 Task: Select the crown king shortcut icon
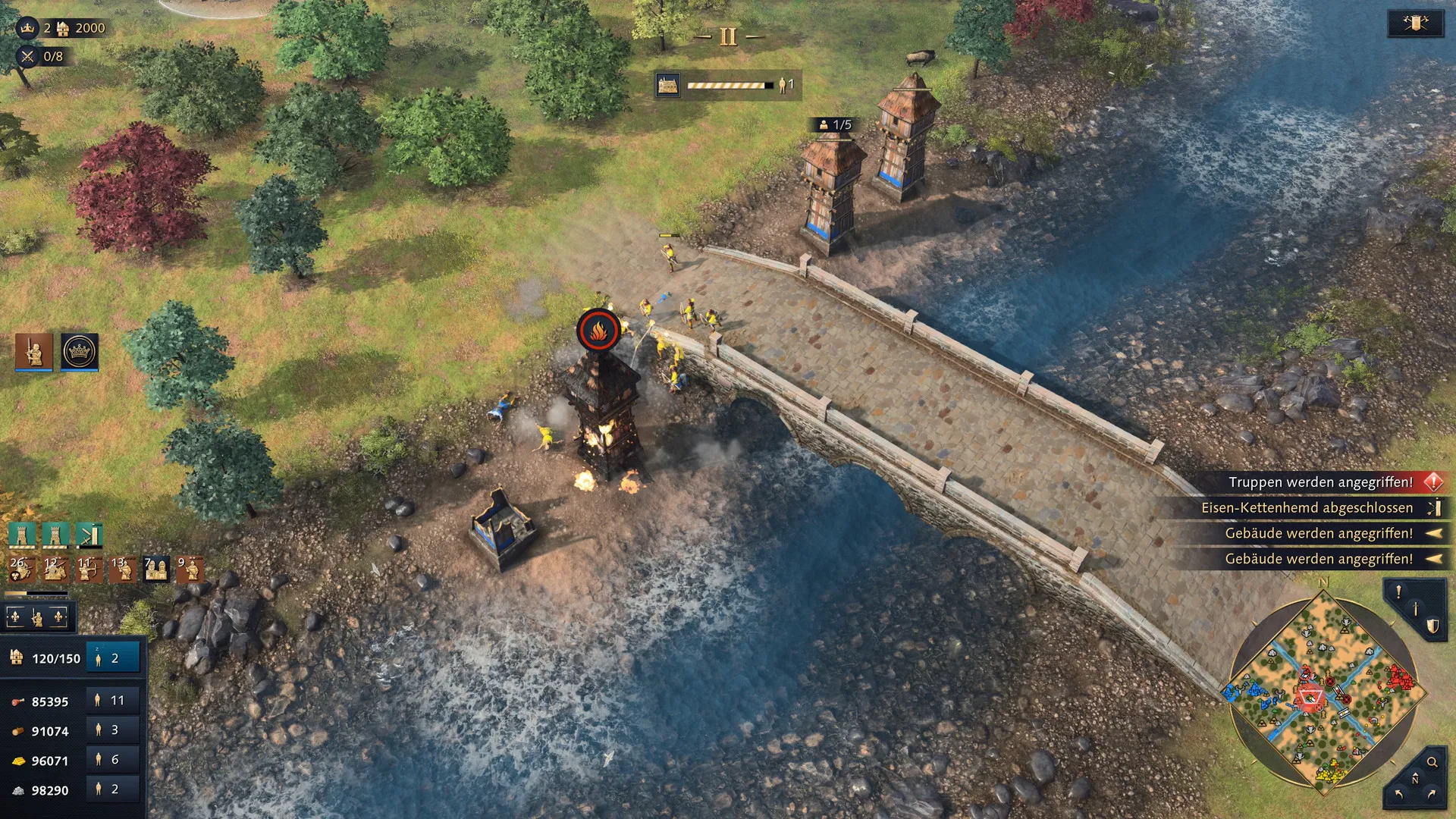[80, 351]
